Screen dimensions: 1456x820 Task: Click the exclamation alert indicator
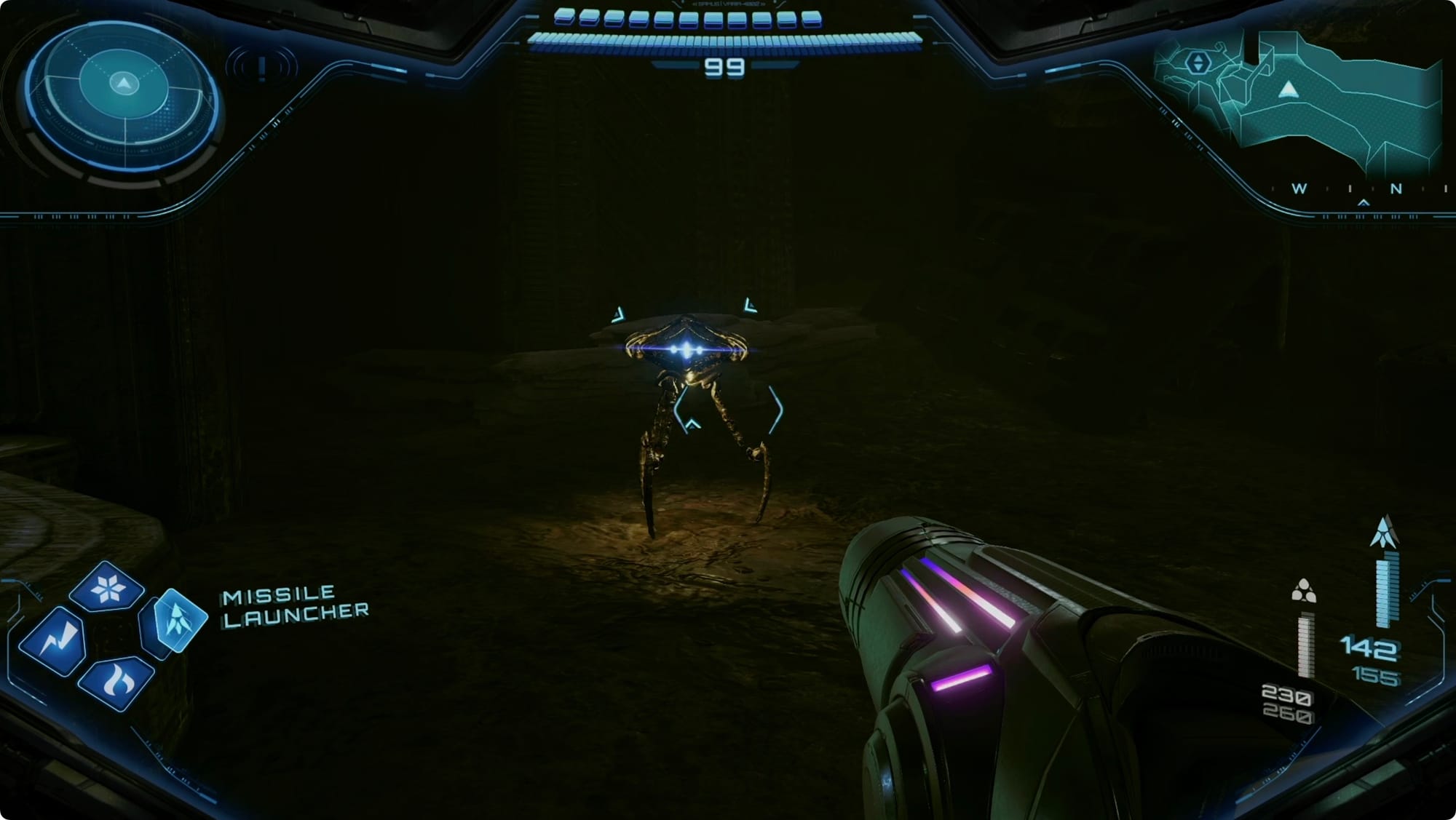261,68
